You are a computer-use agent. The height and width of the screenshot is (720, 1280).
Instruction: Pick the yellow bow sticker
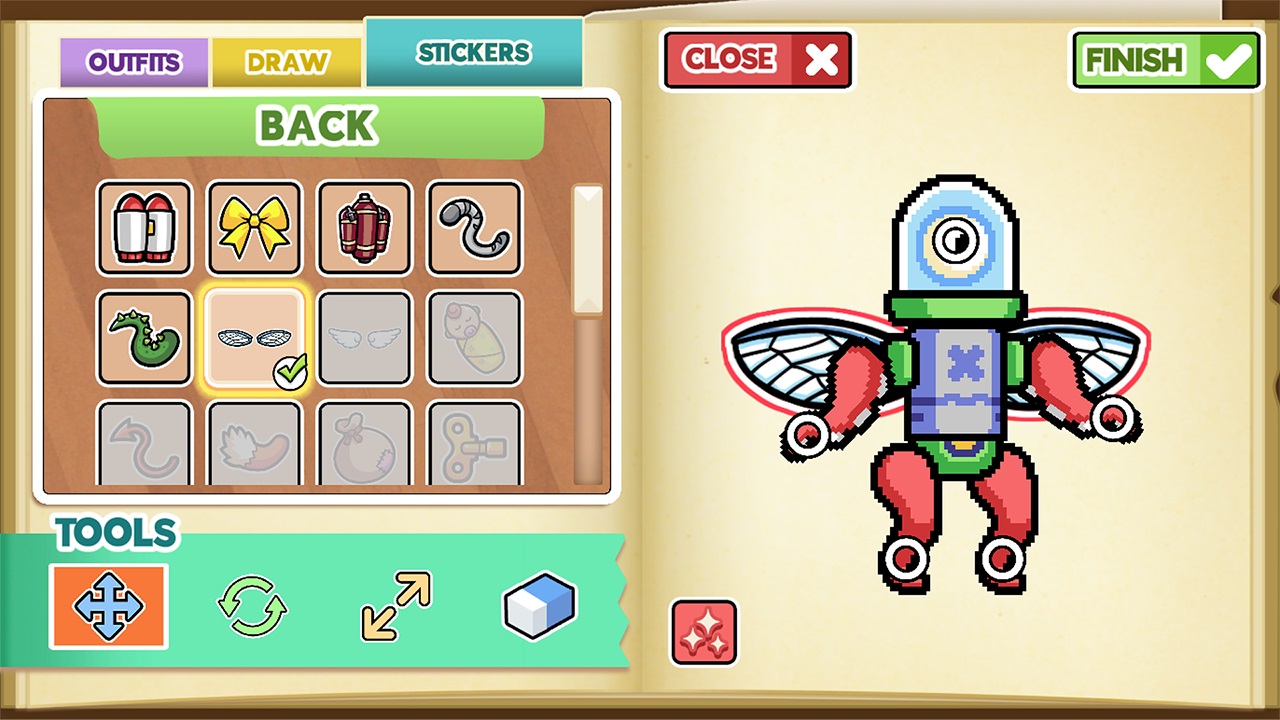pyautogui.click(x=254, y=228)
